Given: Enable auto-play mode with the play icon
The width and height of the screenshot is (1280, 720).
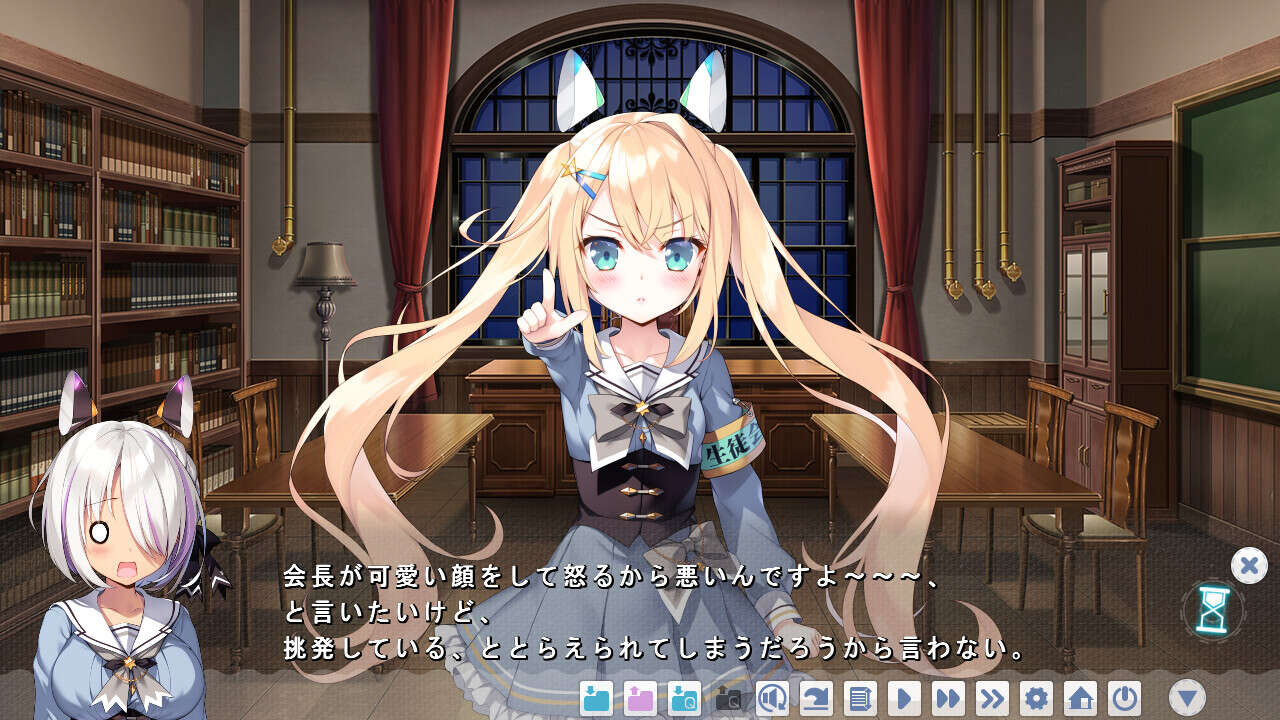Looking at the screenshot, I should [x=904, y=700].
